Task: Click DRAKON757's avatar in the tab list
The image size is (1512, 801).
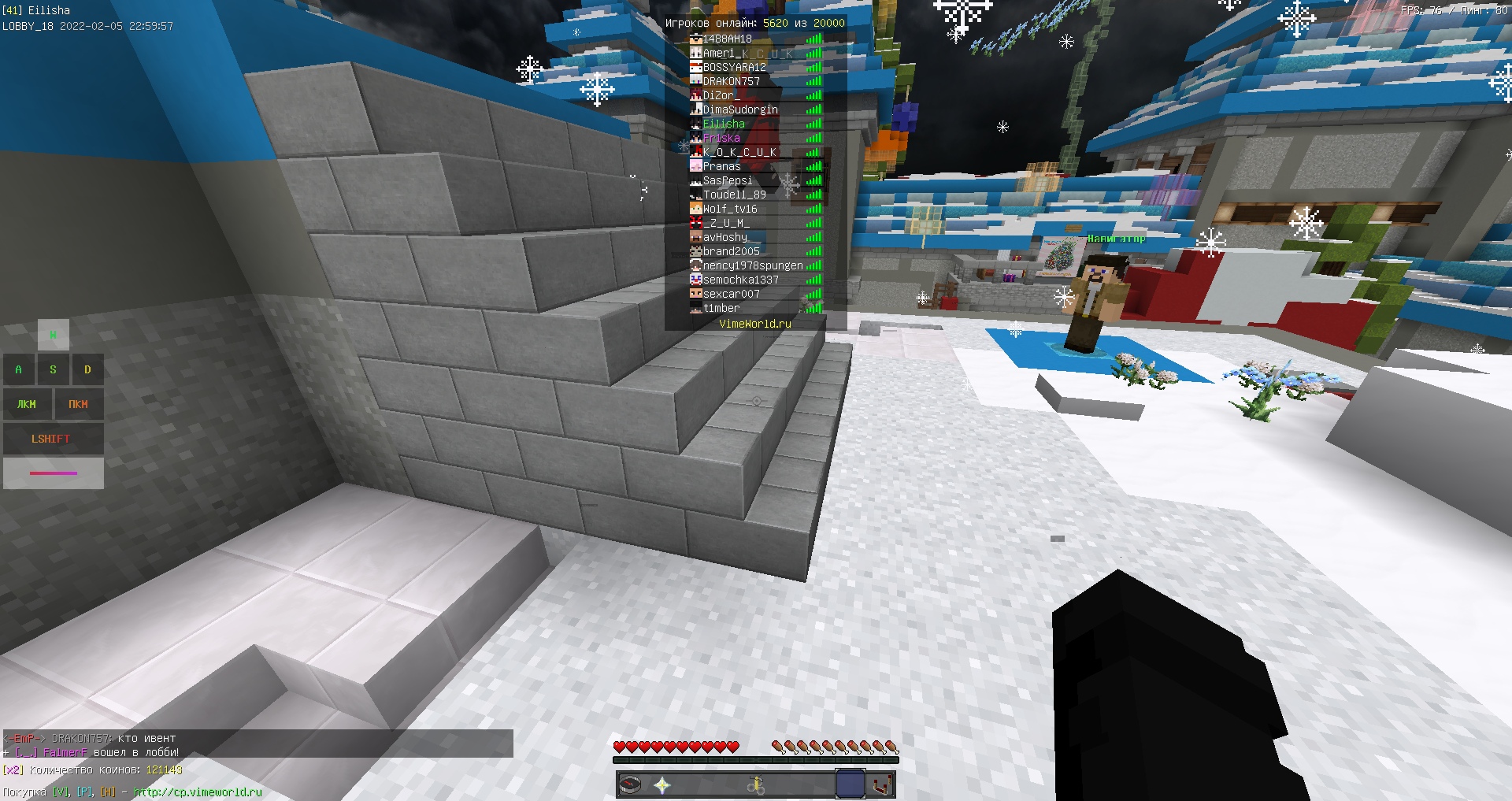Action: point(695,80)
